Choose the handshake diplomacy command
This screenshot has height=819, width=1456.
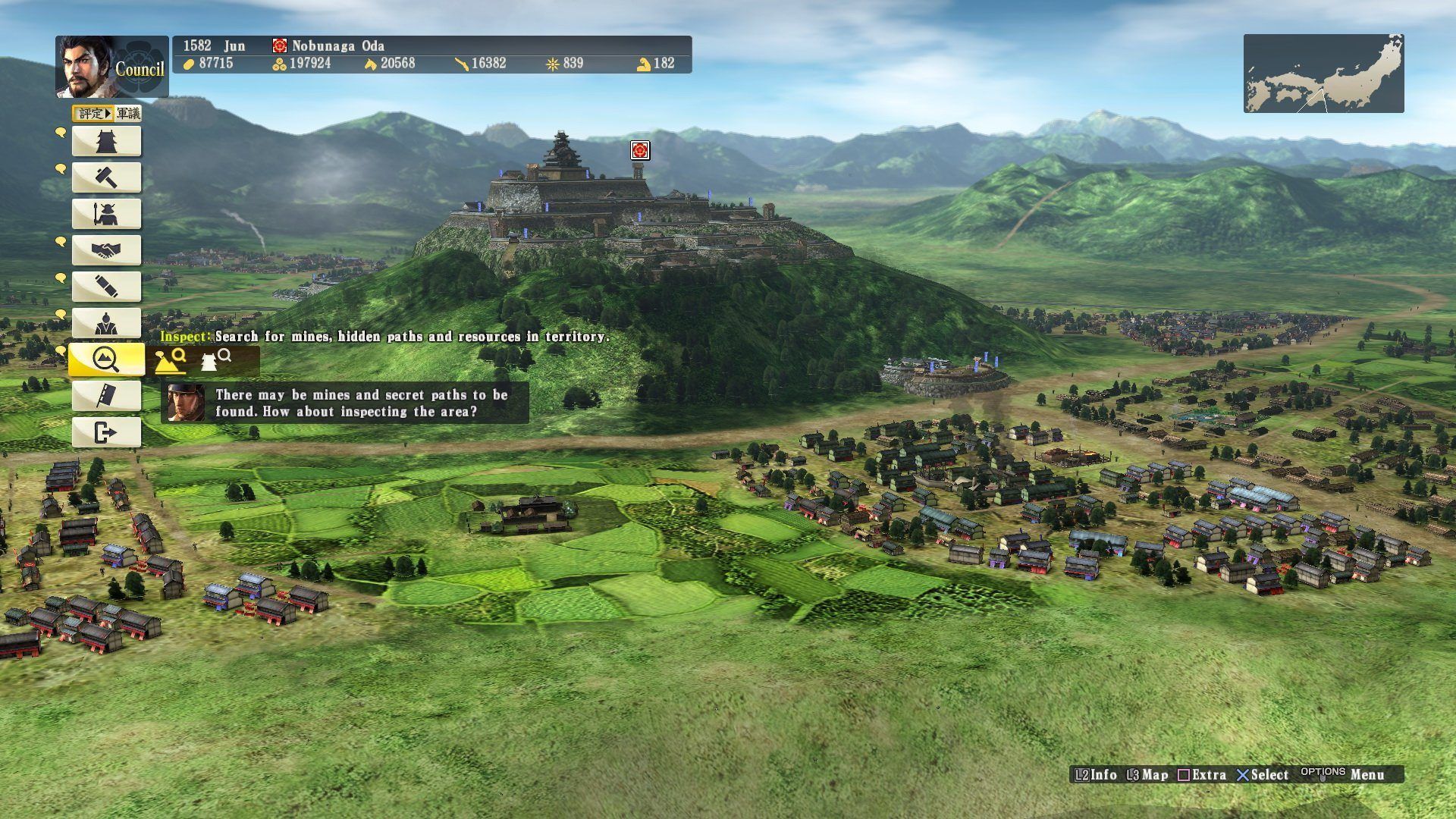click(106, 250)
